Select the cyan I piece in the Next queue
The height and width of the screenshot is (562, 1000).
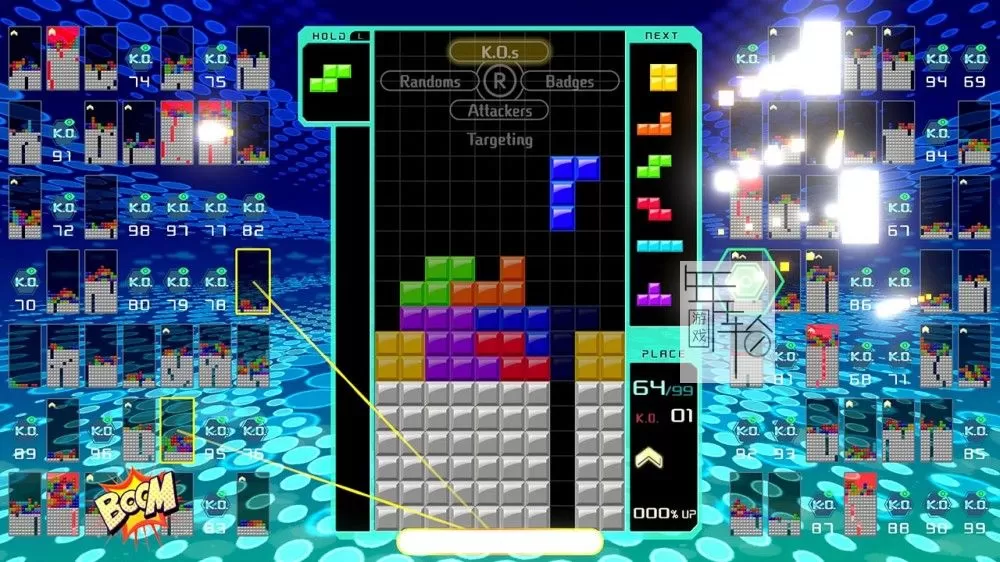tap(659, 246)
